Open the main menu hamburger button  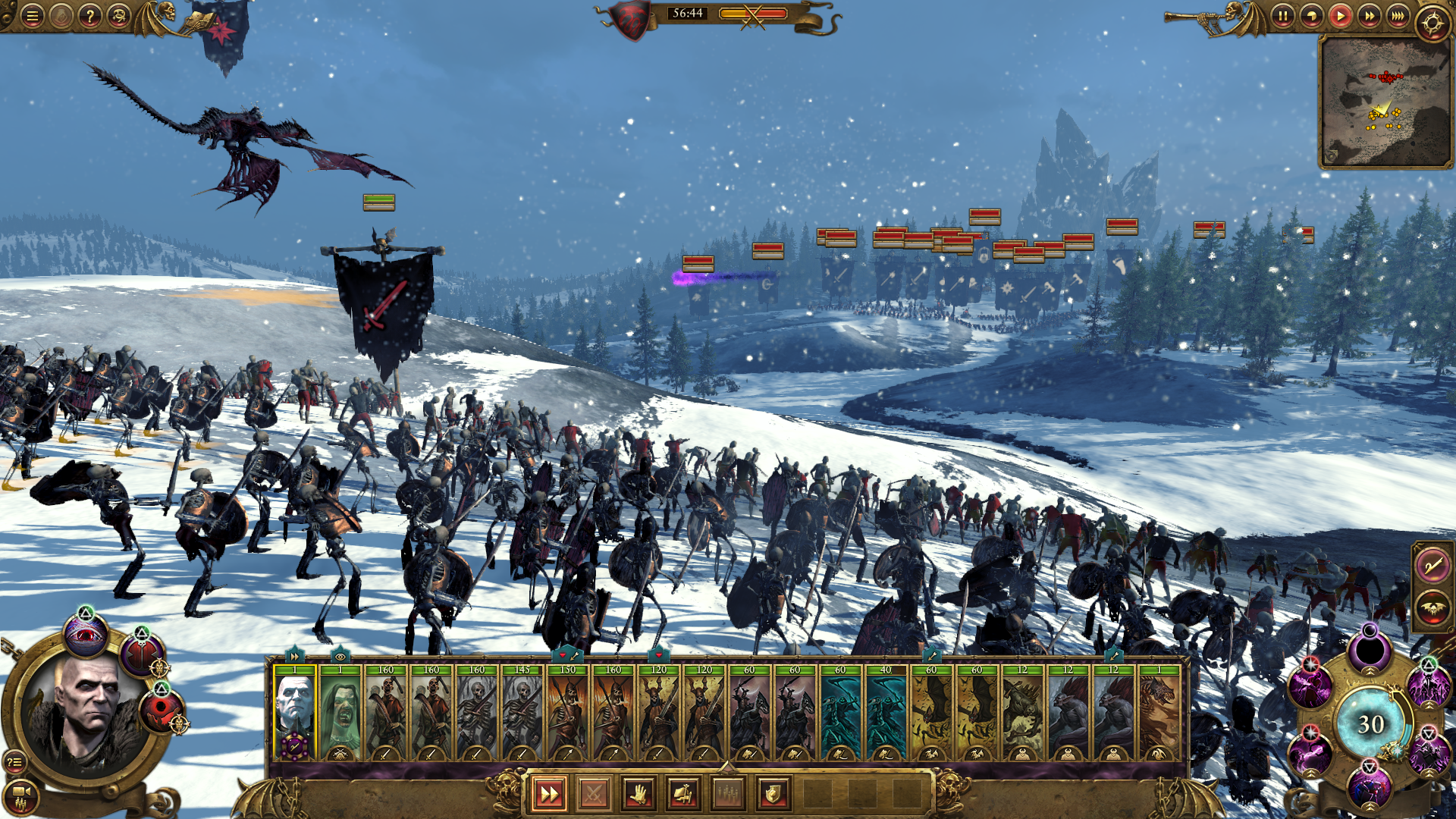[x=32, y=15]
